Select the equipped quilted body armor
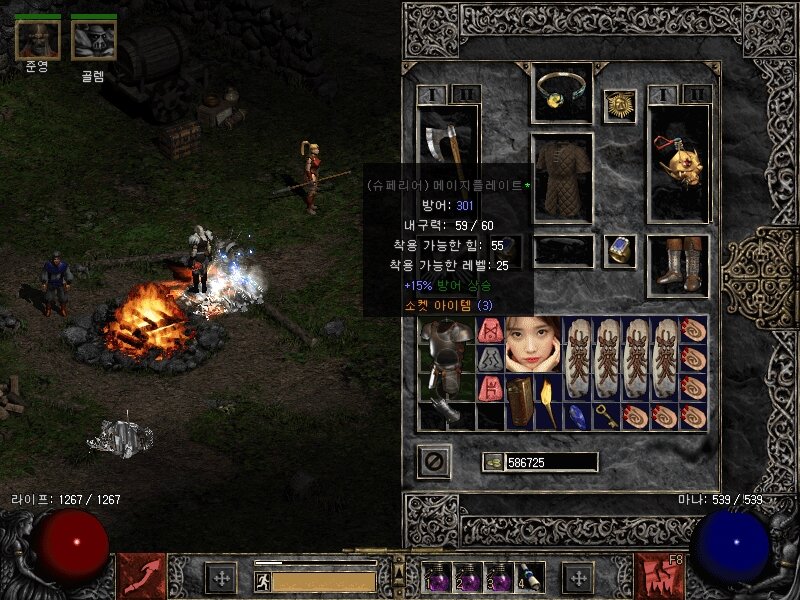Viewport: 800px width, 600px height. 562,178
